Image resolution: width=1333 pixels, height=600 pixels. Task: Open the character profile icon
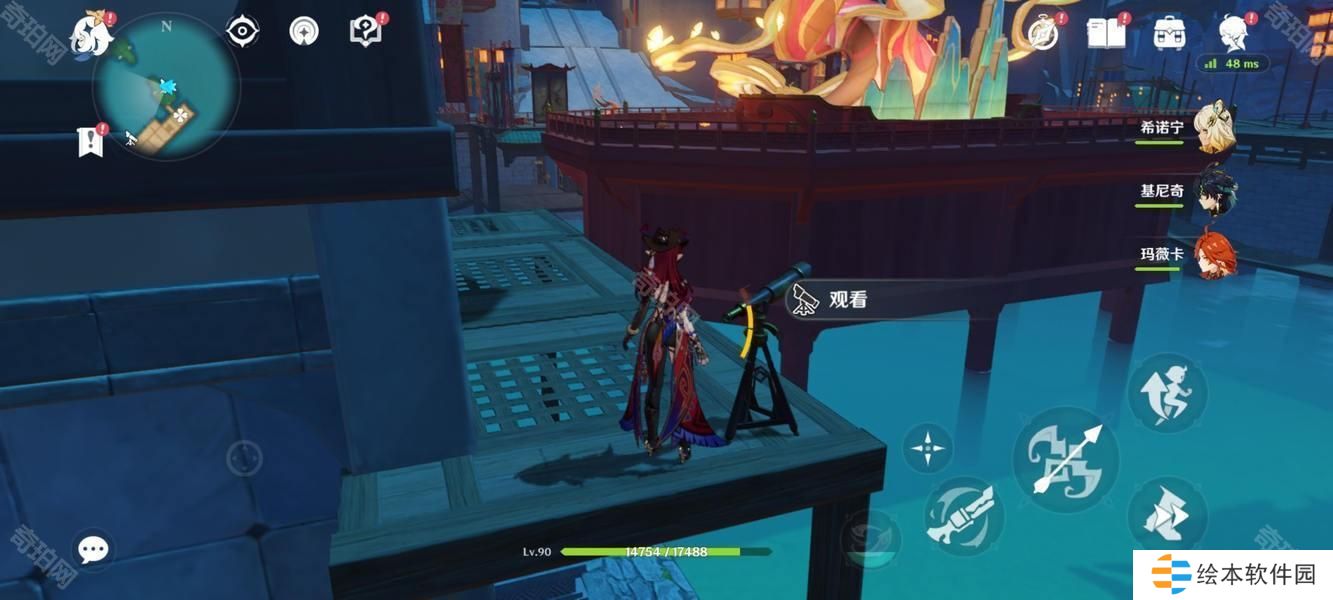(1232, 34)
